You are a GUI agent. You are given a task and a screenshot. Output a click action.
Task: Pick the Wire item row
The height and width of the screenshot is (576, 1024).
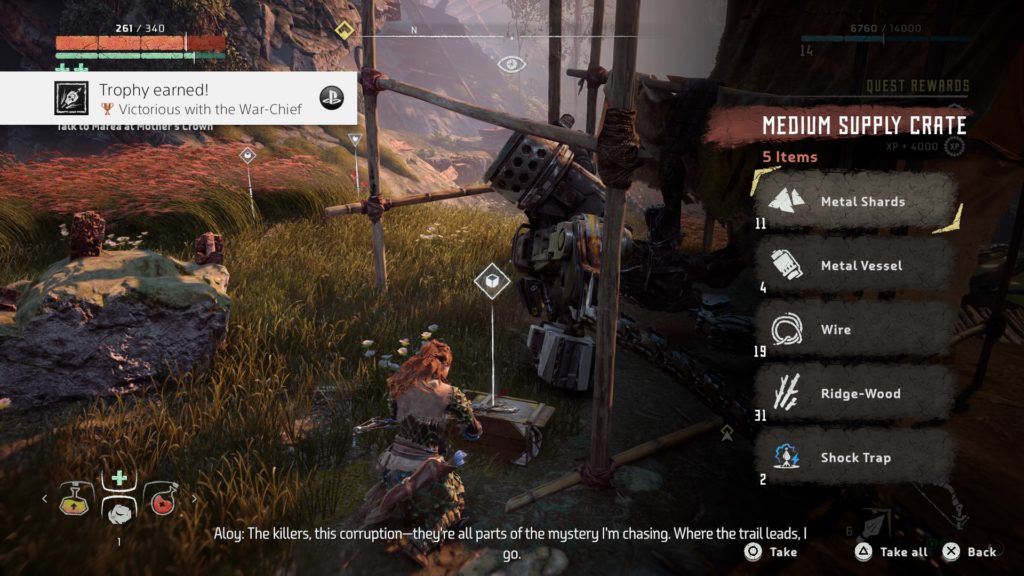pos(856,330)
